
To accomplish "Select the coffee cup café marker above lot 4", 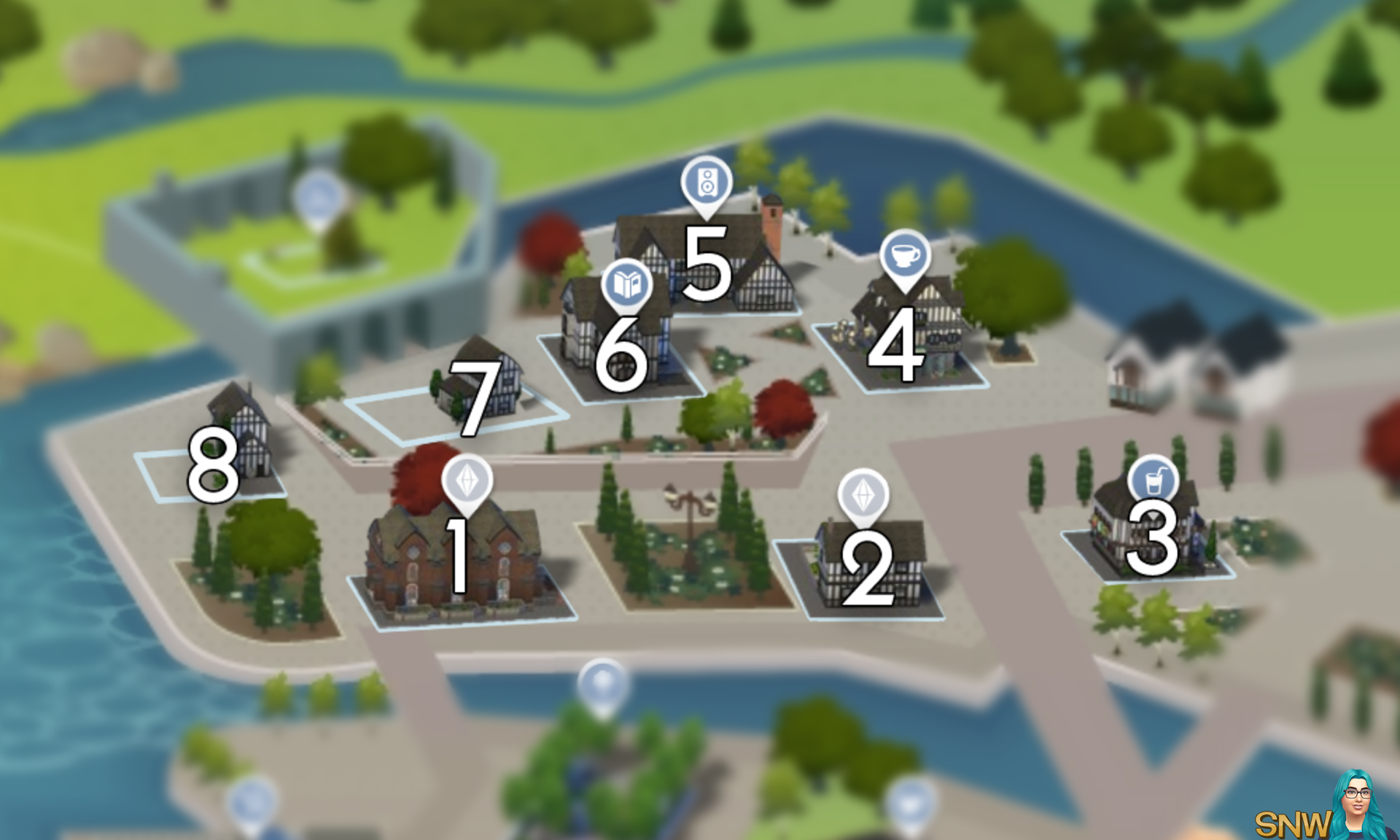I will (904, 257).
